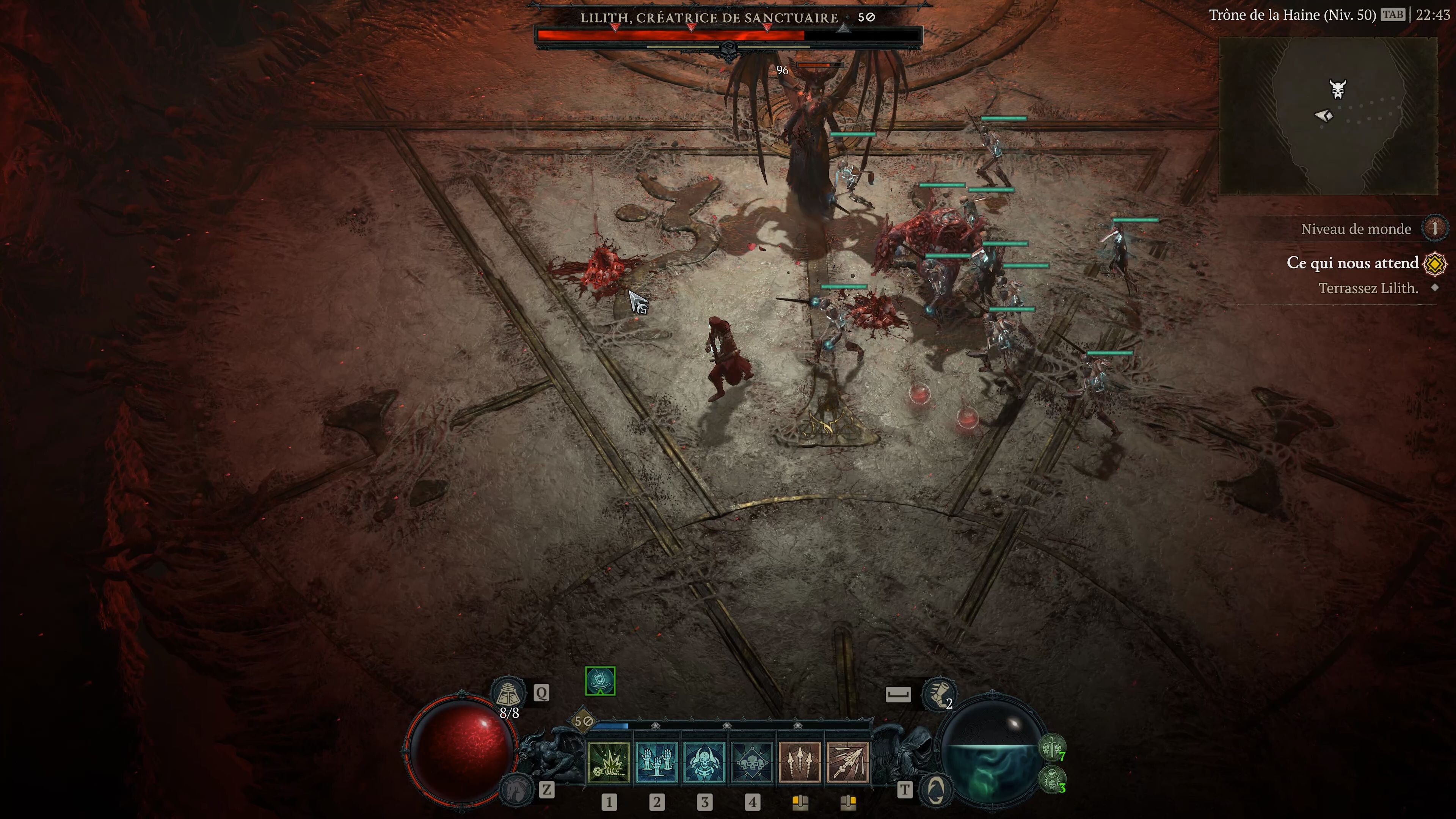
Task: Summon your mount with the Z icon
Action: [x=517, y=790]
